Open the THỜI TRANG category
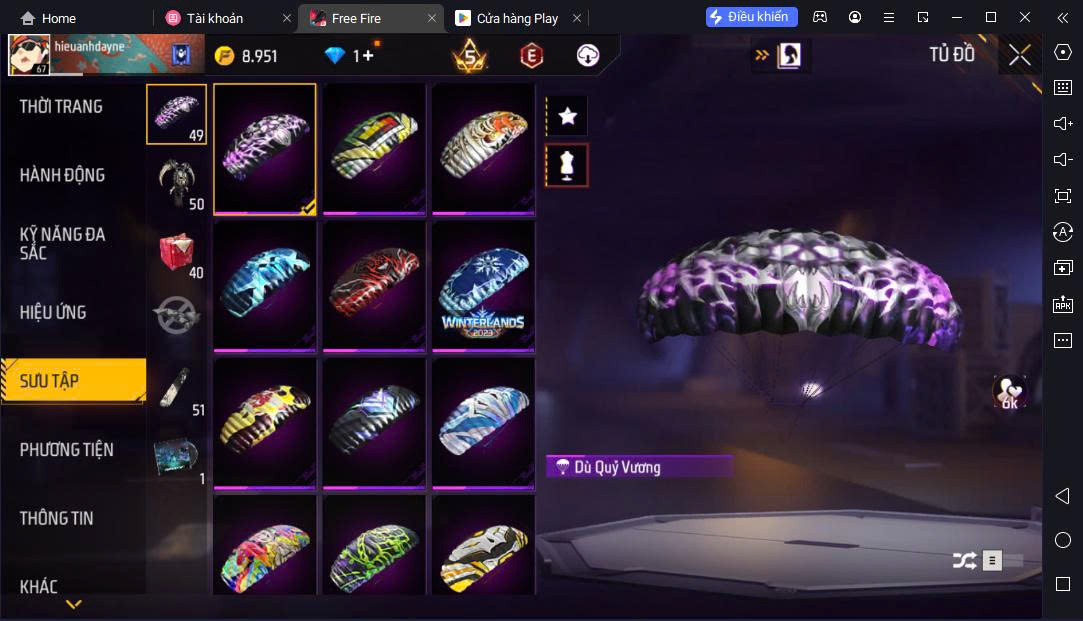The image size is (1083, 621). (62, 107)
